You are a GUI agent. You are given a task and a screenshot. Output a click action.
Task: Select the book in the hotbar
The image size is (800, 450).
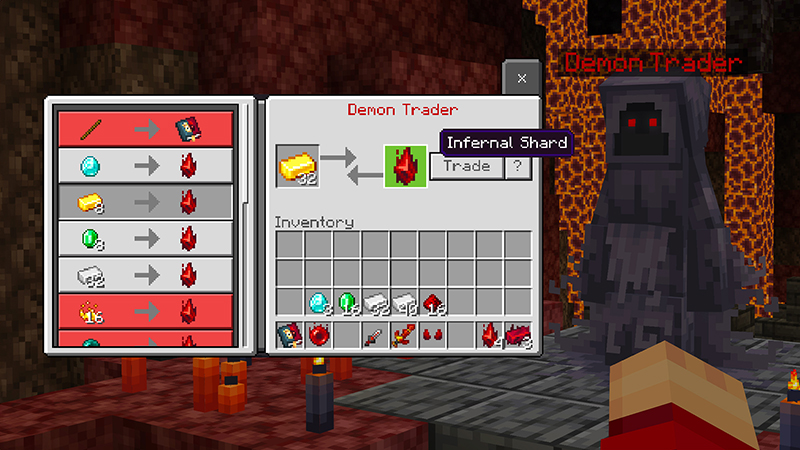[290, 335]
